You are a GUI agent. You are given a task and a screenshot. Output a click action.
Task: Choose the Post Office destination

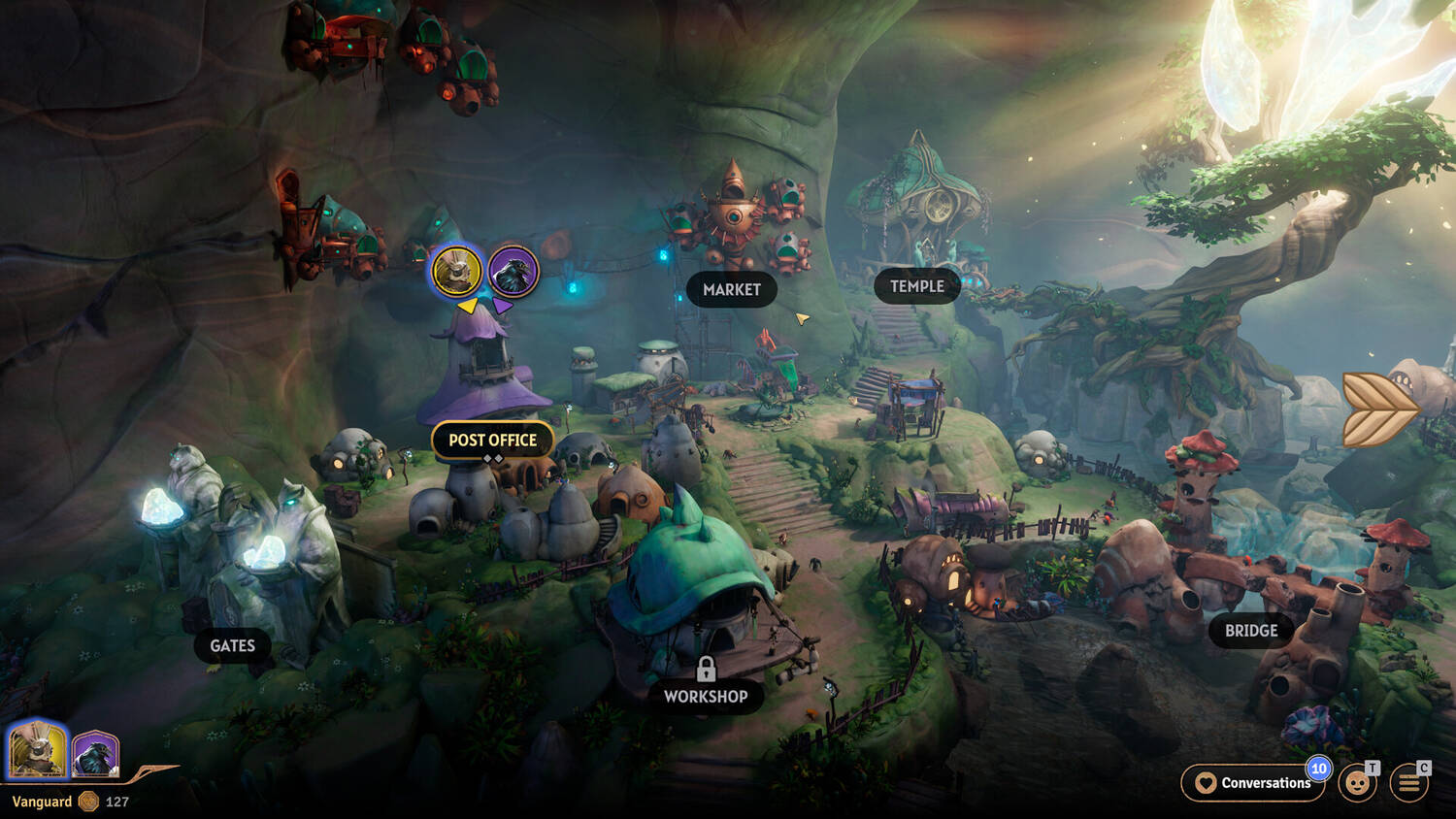click(x=492, y=441)
